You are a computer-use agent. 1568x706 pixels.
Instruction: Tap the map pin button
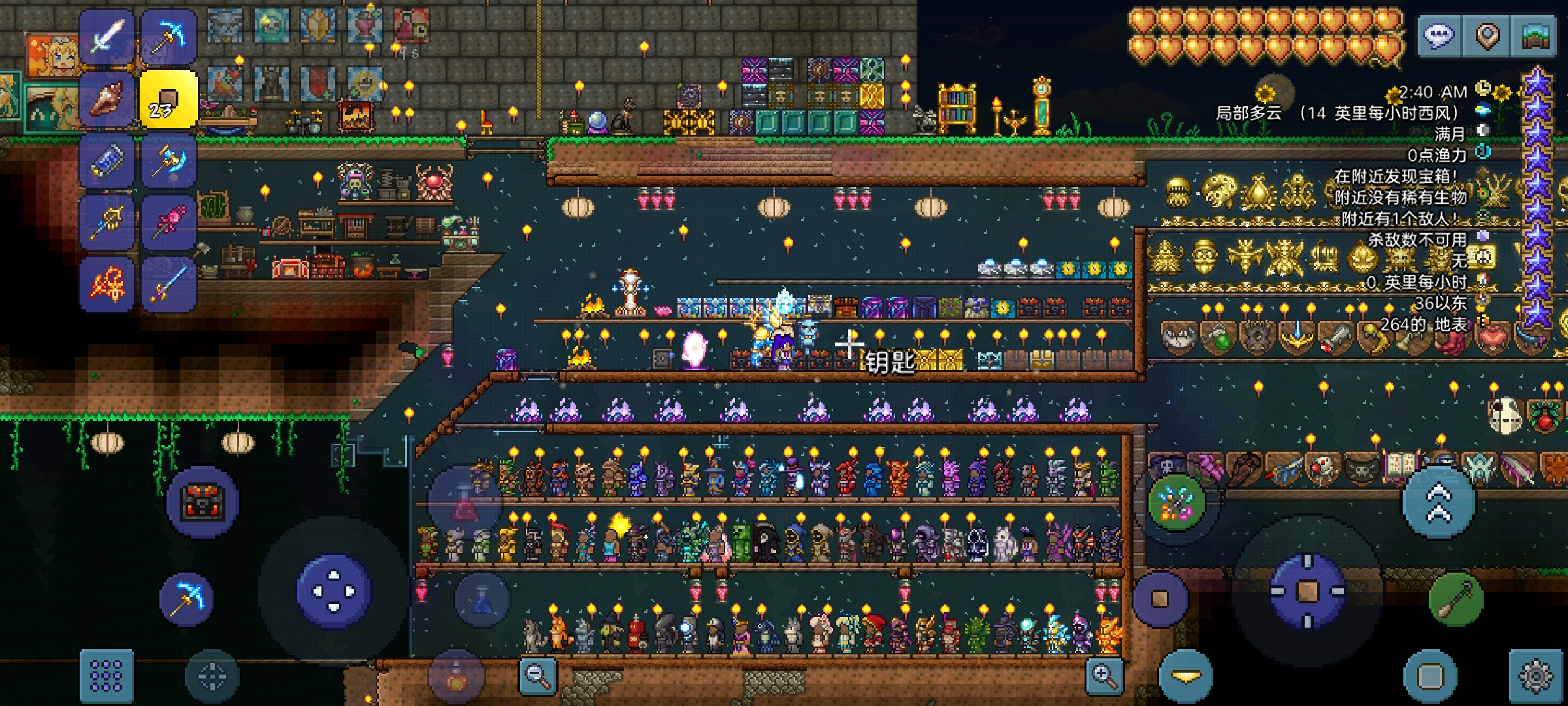[x=1487, y=35]
